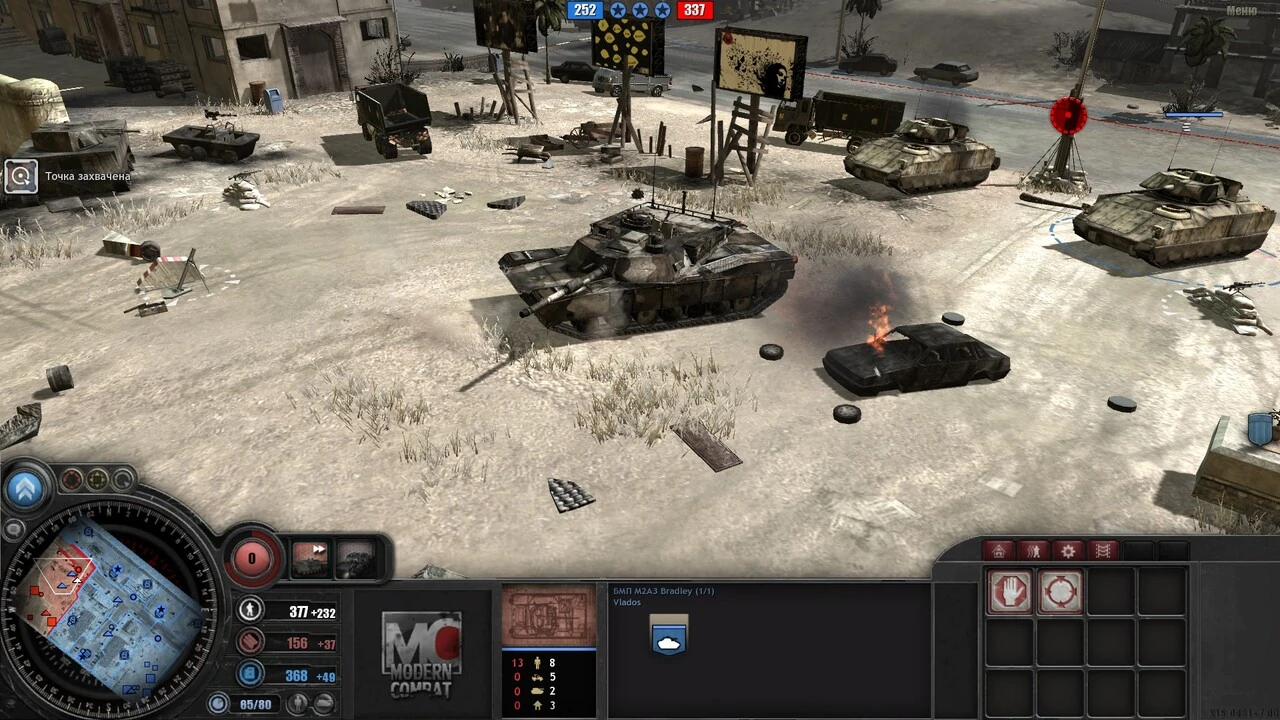Expand the tactical map overlay button

click(23, 489)
